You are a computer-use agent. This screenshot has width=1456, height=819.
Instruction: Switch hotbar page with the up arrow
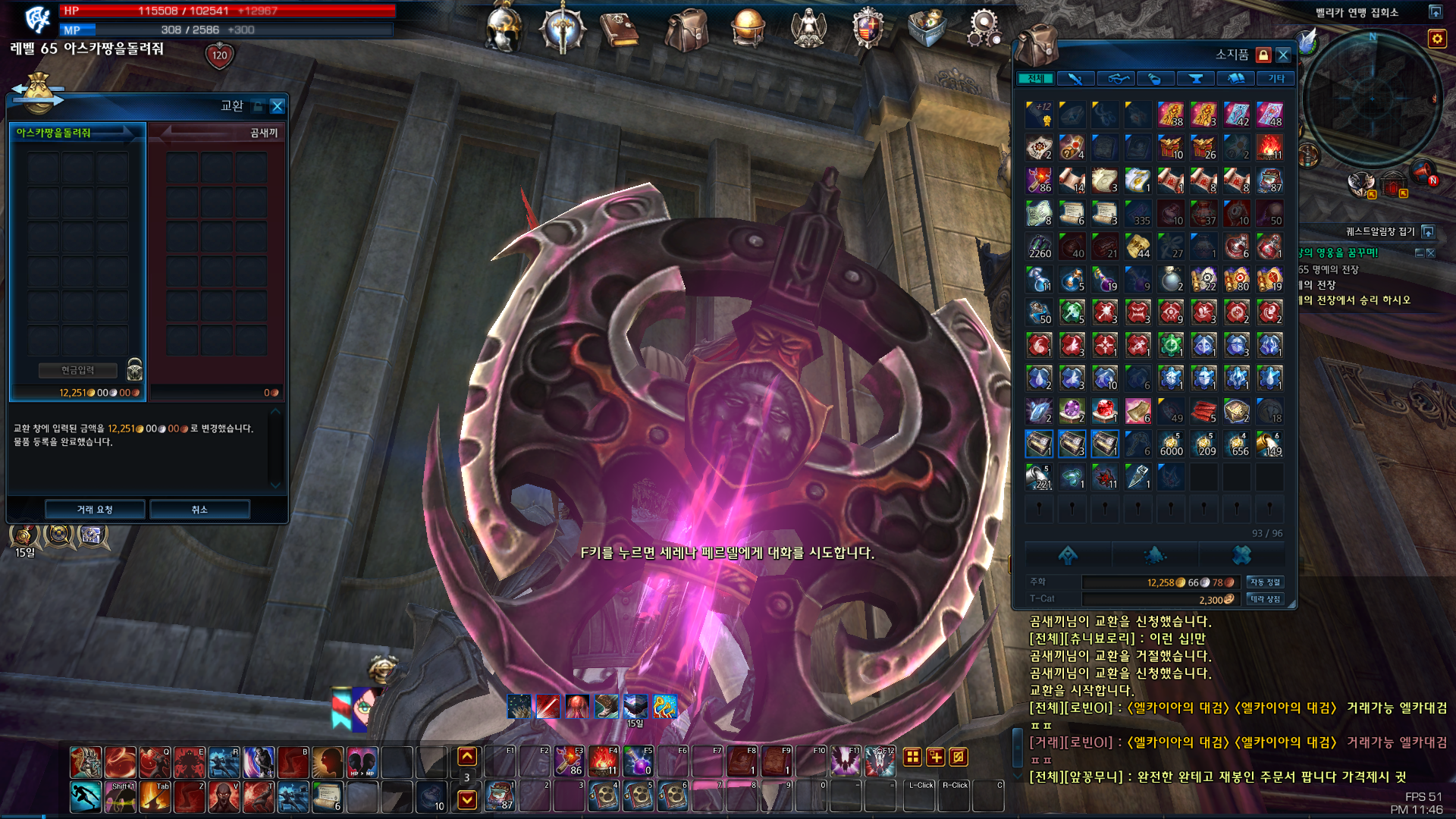[x=467, y=756]
